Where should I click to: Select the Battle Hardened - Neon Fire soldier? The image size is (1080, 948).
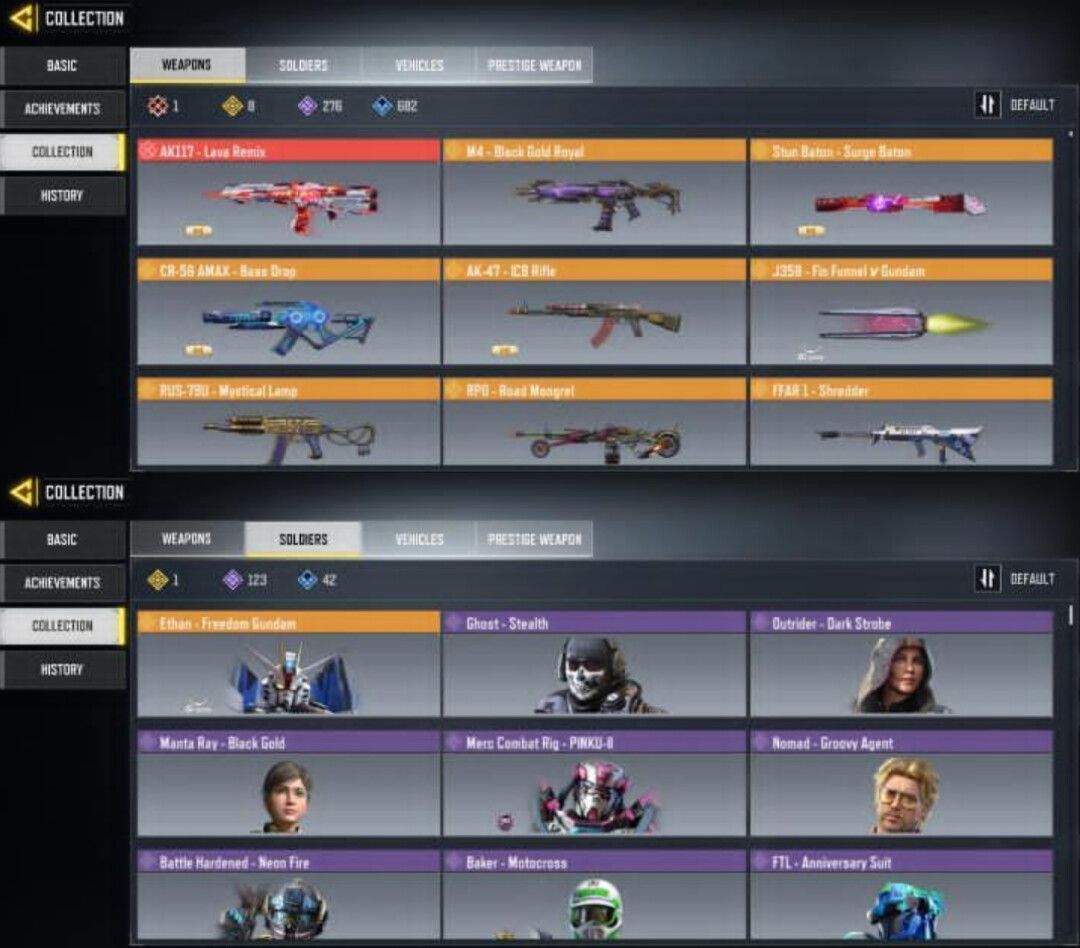(288, 895)
